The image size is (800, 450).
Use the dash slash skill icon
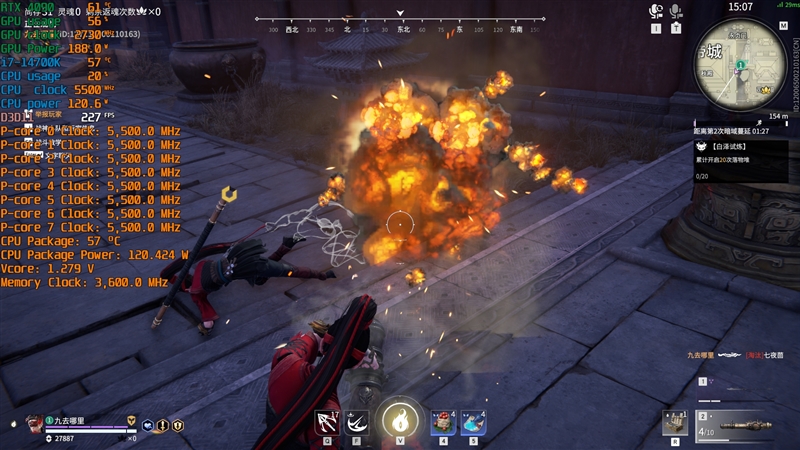(357, 422)
